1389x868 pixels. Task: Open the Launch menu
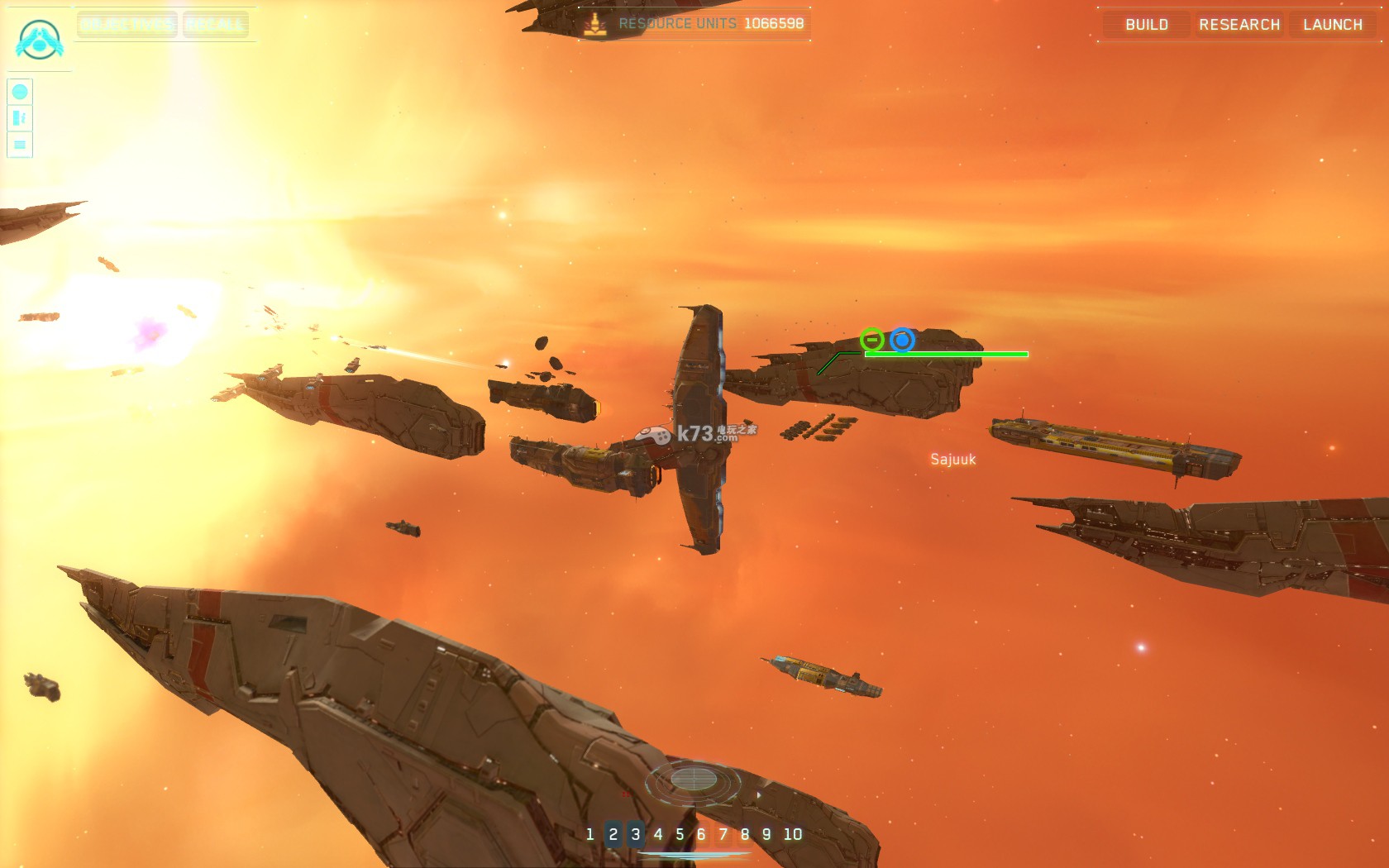pos(1333,25)
